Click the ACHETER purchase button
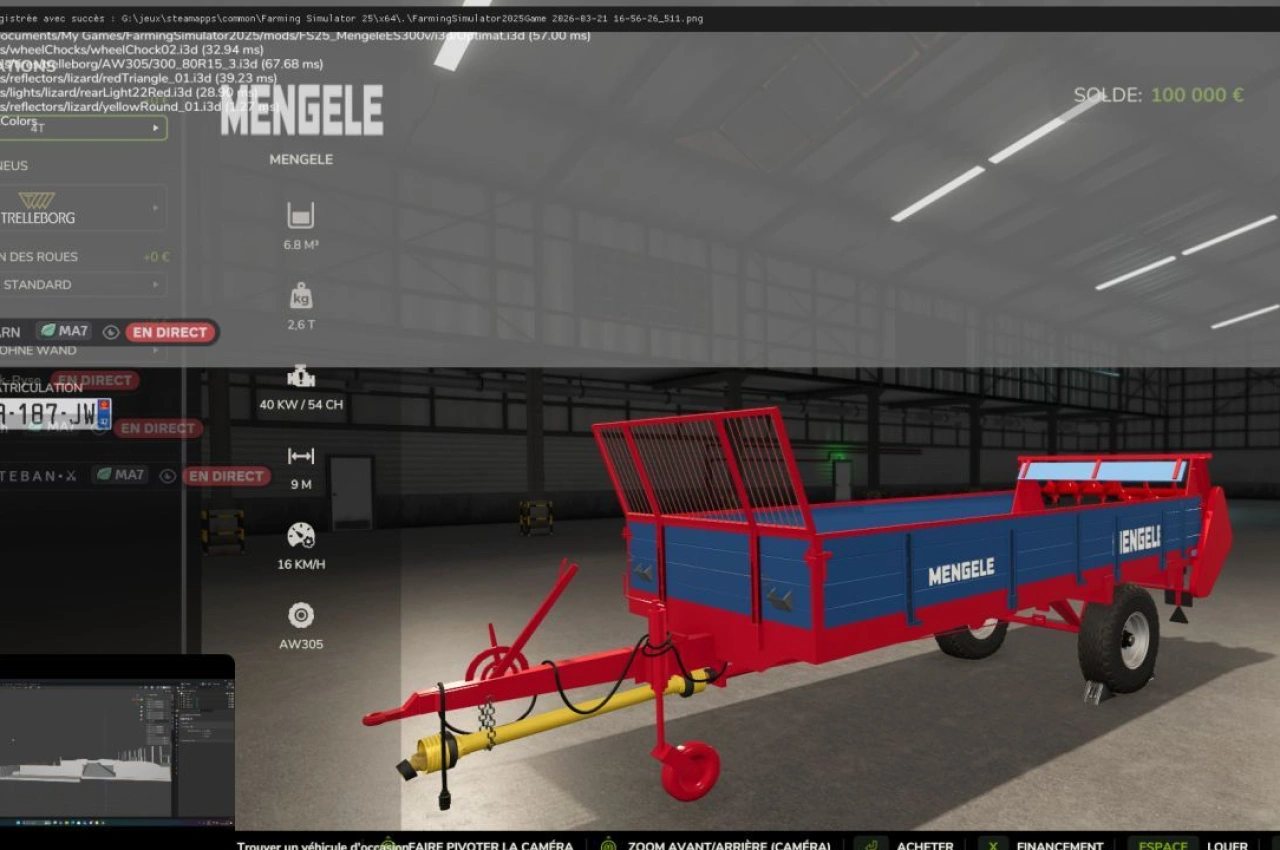Image resolution: width=1280 pixels, height=850 pixels. (x=924, y=845)
